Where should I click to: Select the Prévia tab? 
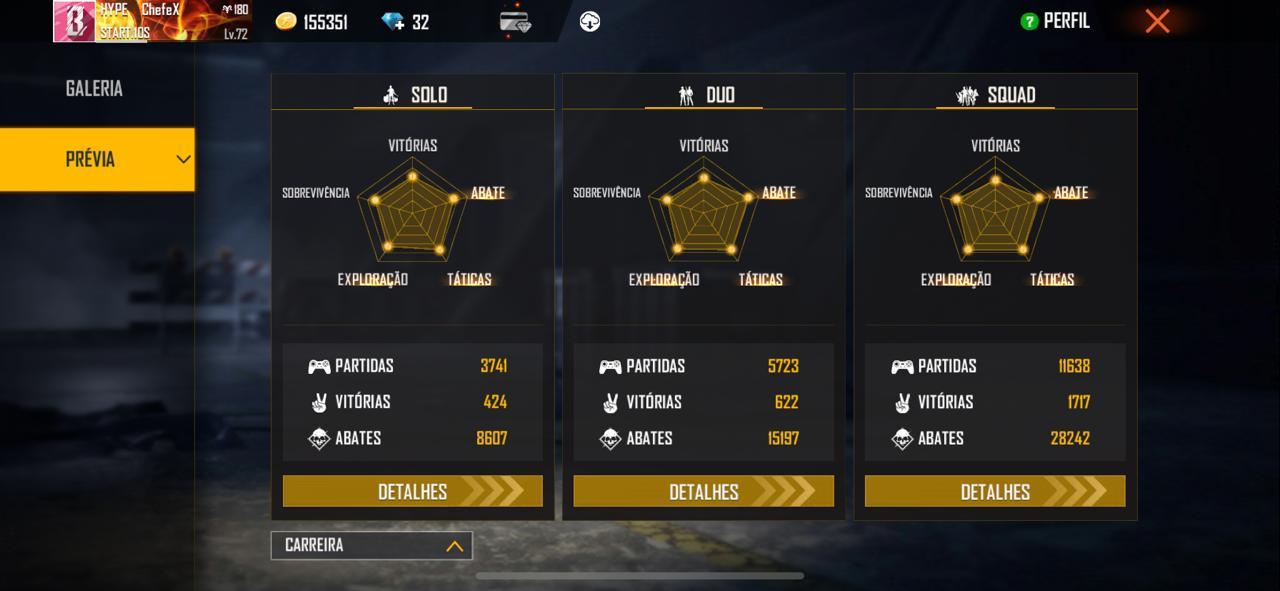coord(97,159)
